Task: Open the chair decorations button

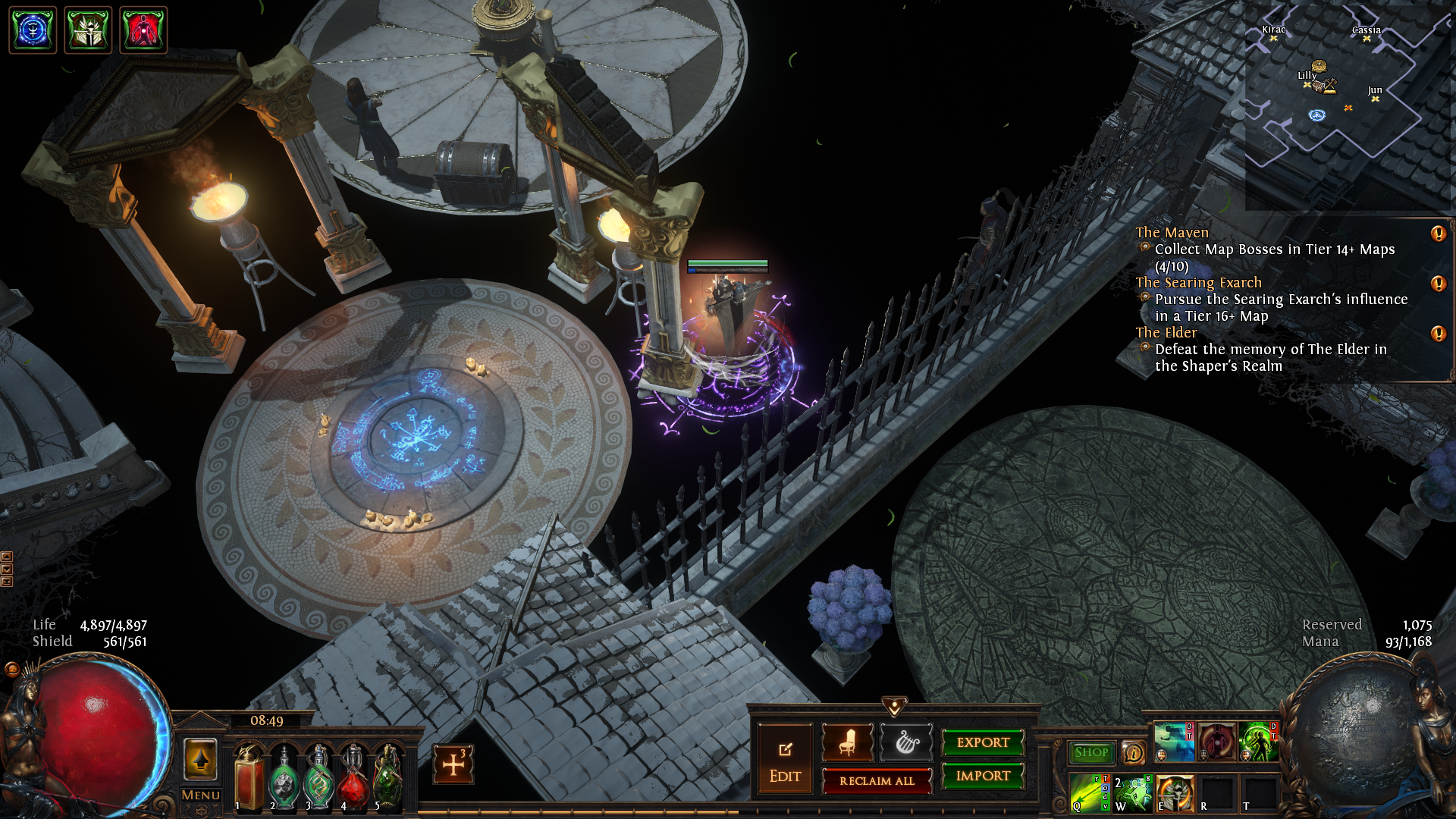Action: [847, 742]
